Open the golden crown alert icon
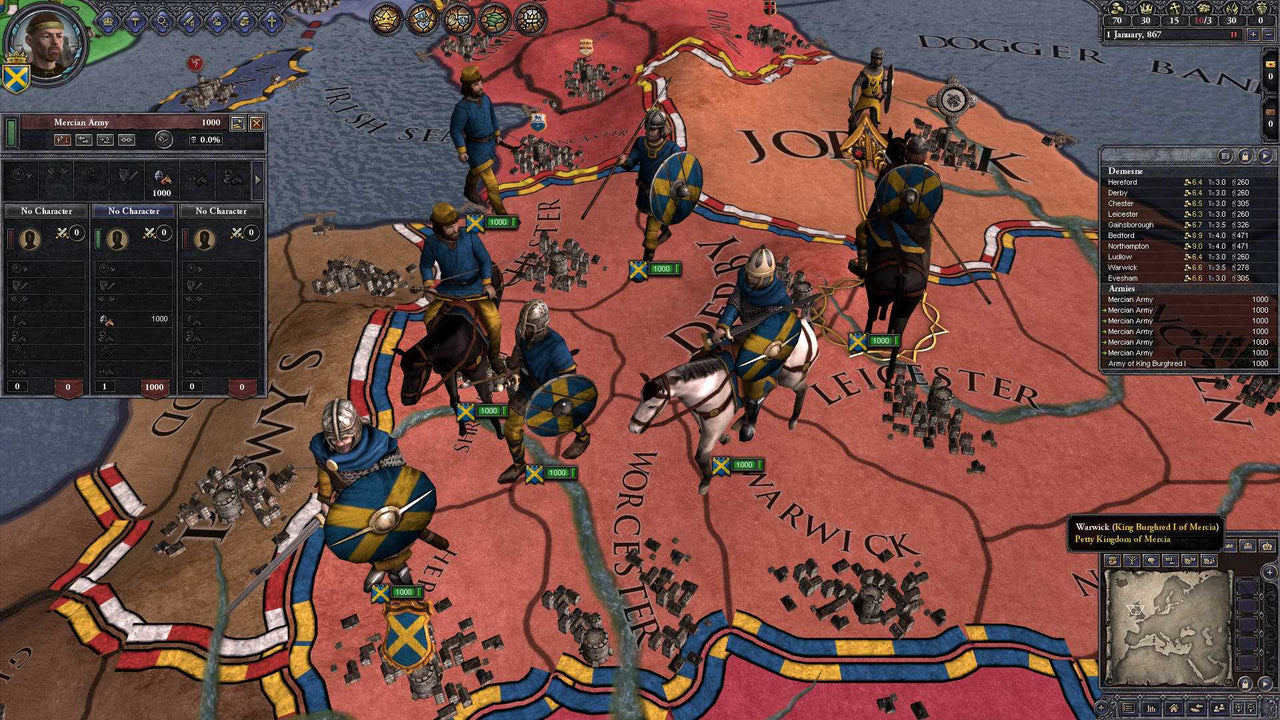 (x=386, y=17)
